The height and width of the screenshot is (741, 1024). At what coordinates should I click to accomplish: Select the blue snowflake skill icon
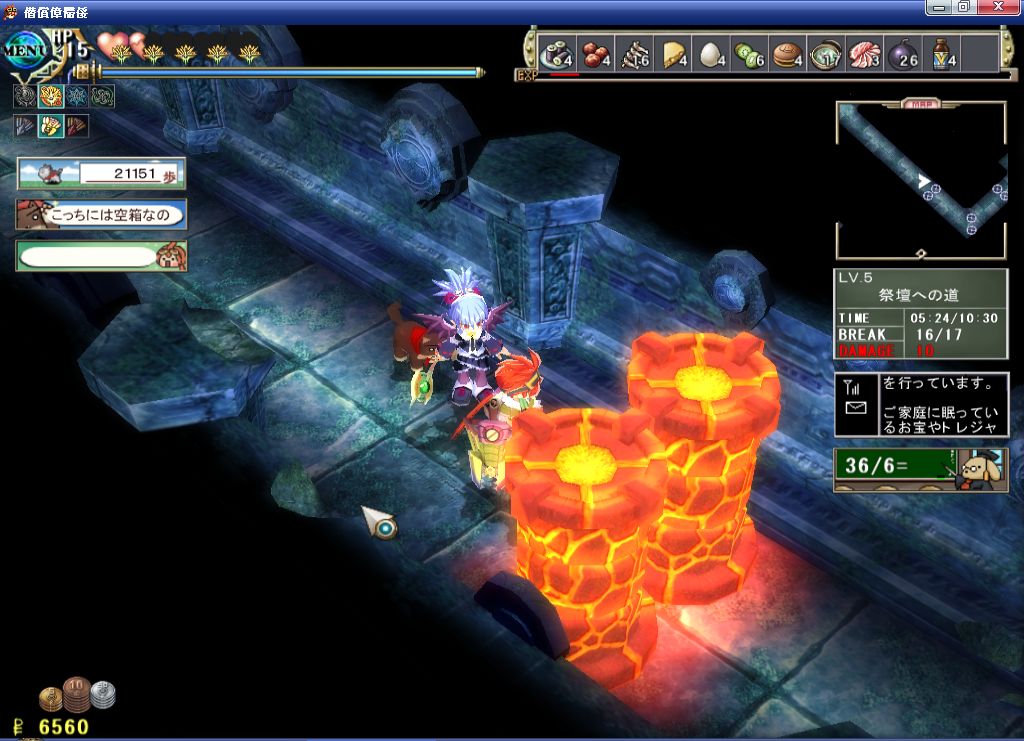click(x=77, y=97)
